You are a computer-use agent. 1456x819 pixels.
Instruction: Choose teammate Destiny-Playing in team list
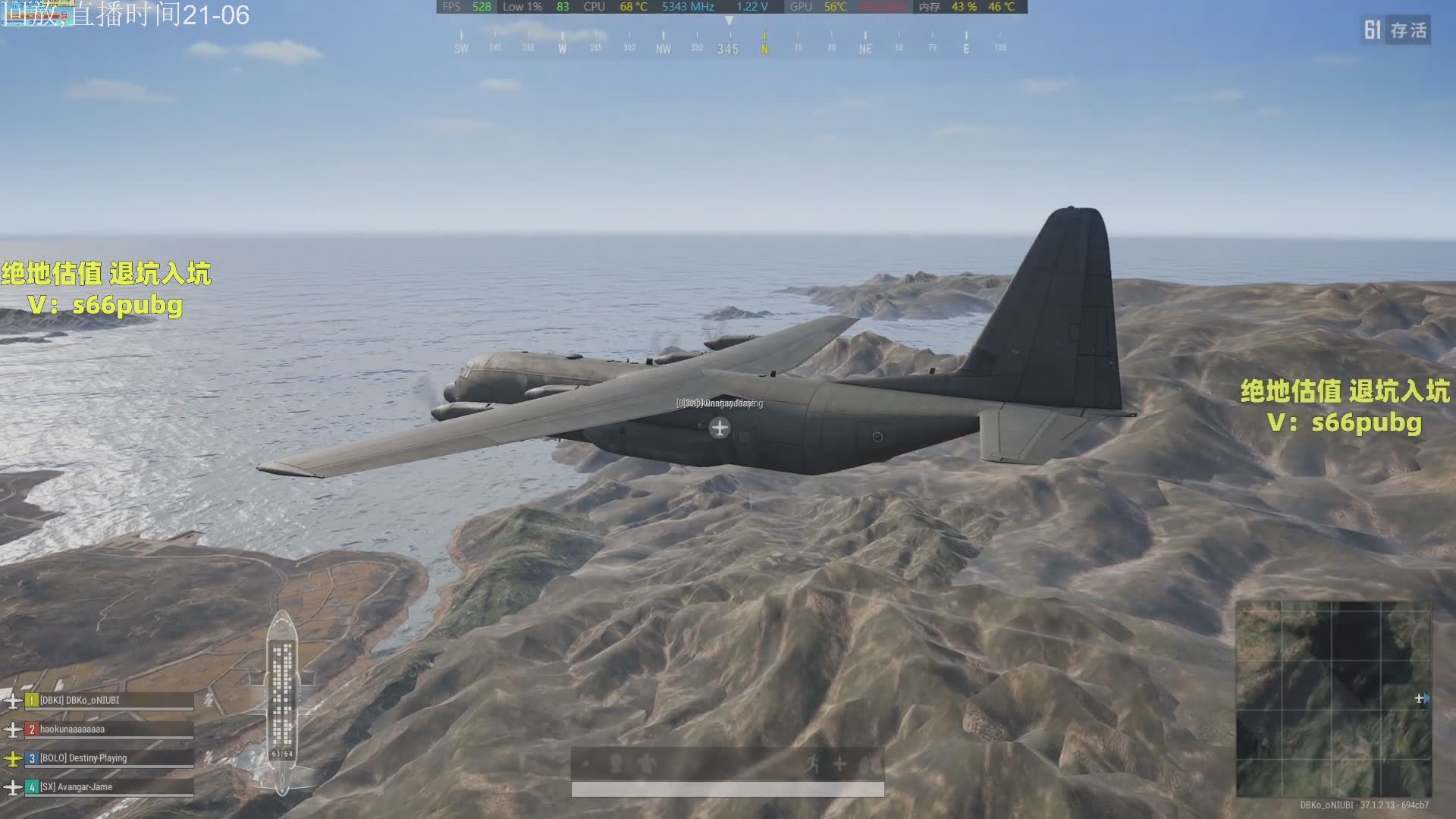point(108,758)
